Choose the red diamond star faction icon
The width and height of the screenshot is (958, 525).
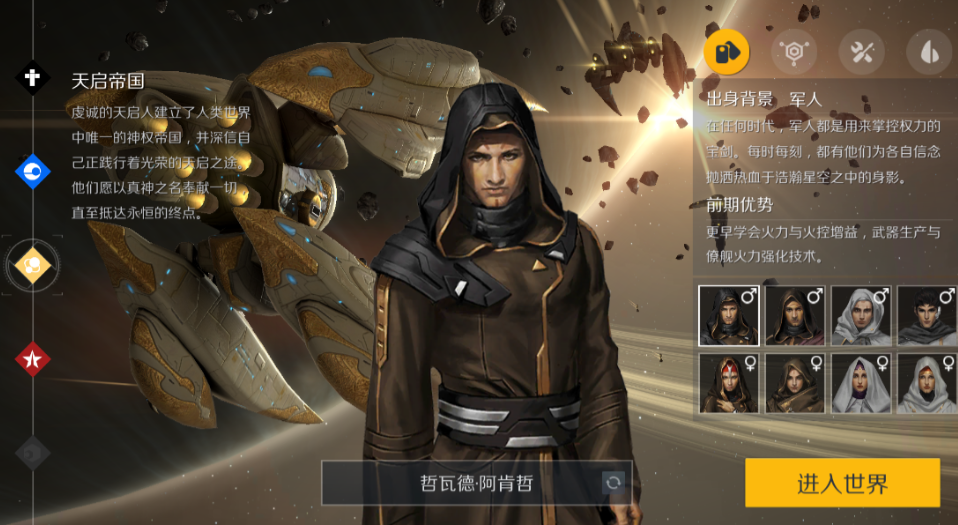tap(32, 358)
